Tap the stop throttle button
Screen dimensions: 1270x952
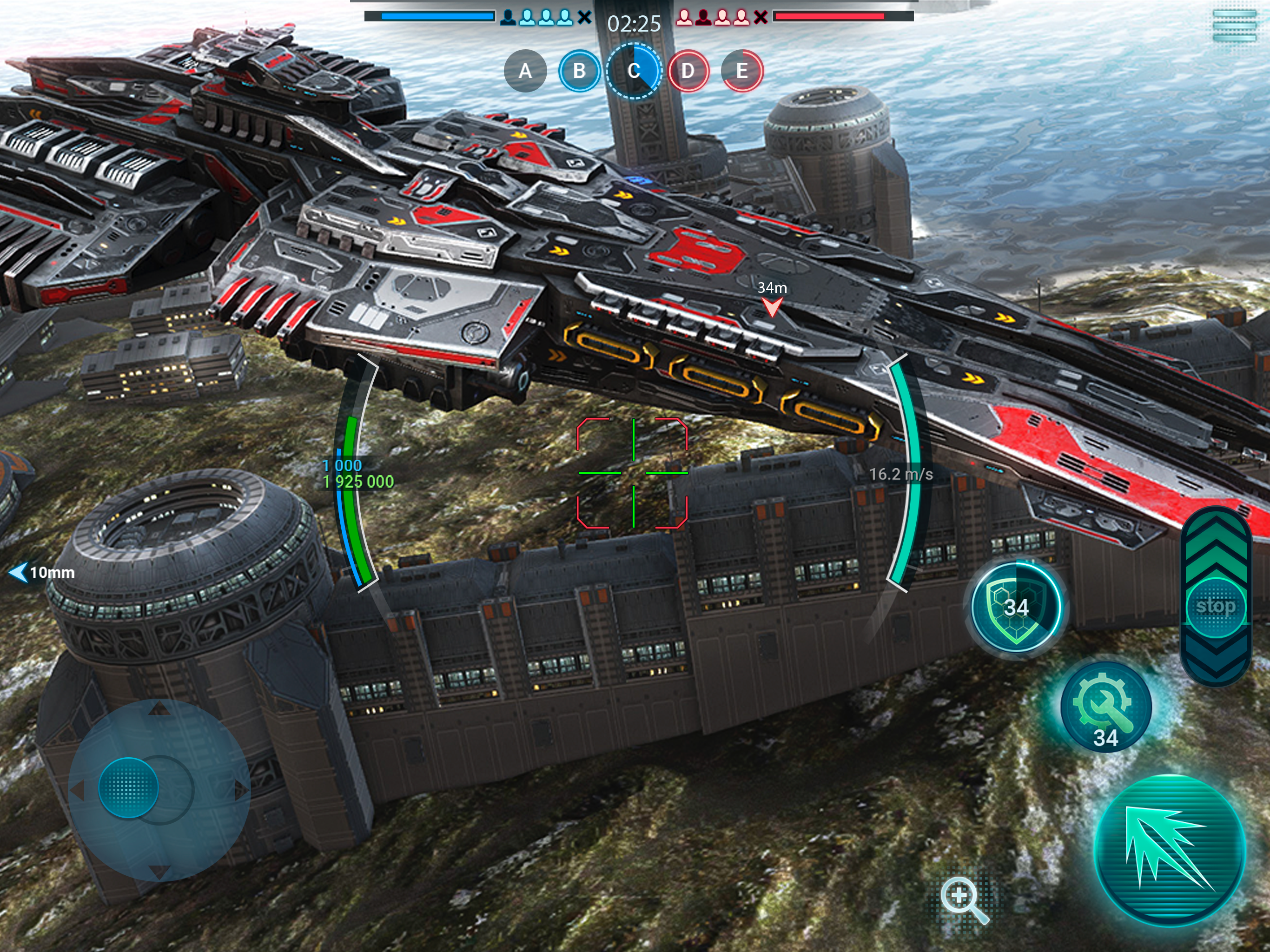click(1216, 606)
